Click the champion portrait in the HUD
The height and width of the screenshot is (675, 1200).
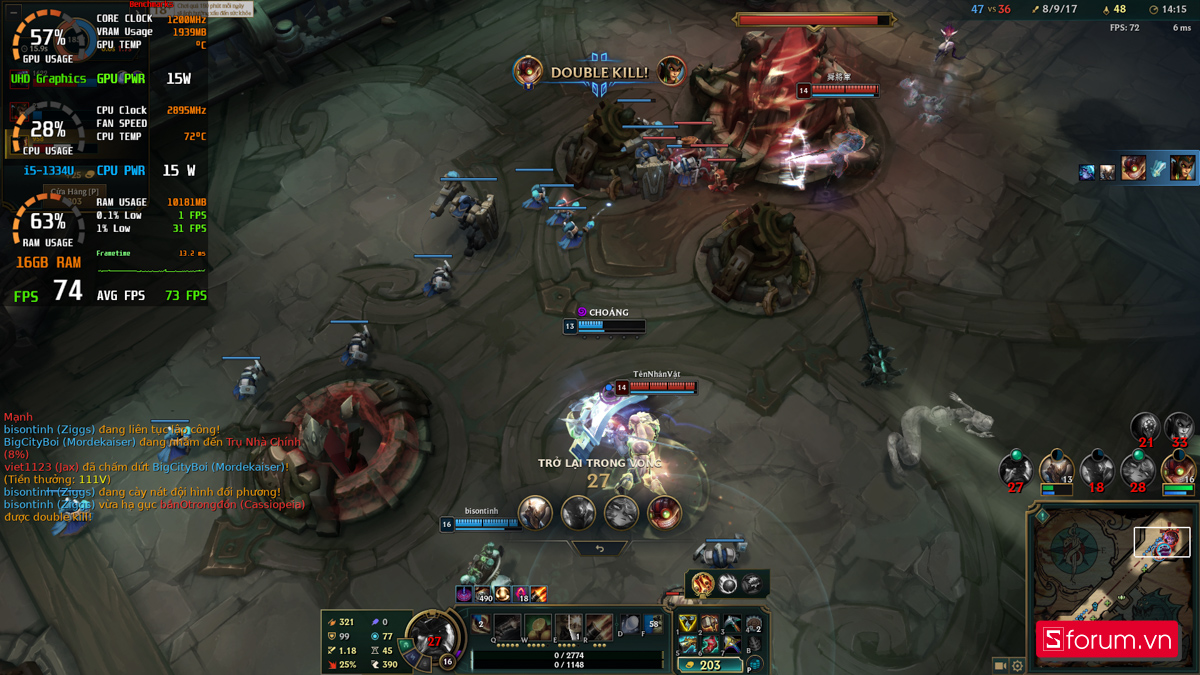click(434, 636)
